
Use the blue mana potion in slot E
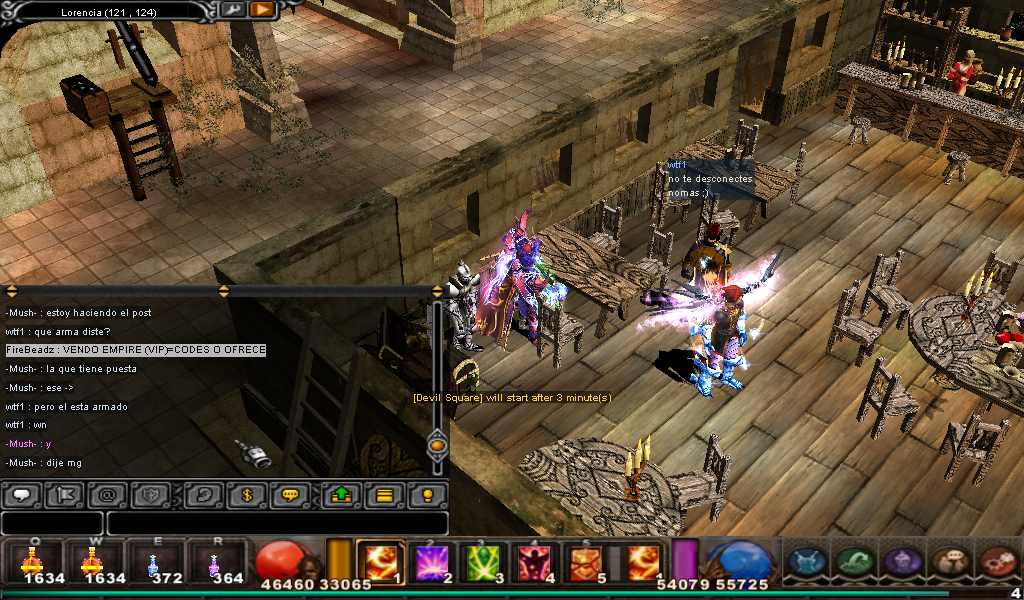click(153, 562)
